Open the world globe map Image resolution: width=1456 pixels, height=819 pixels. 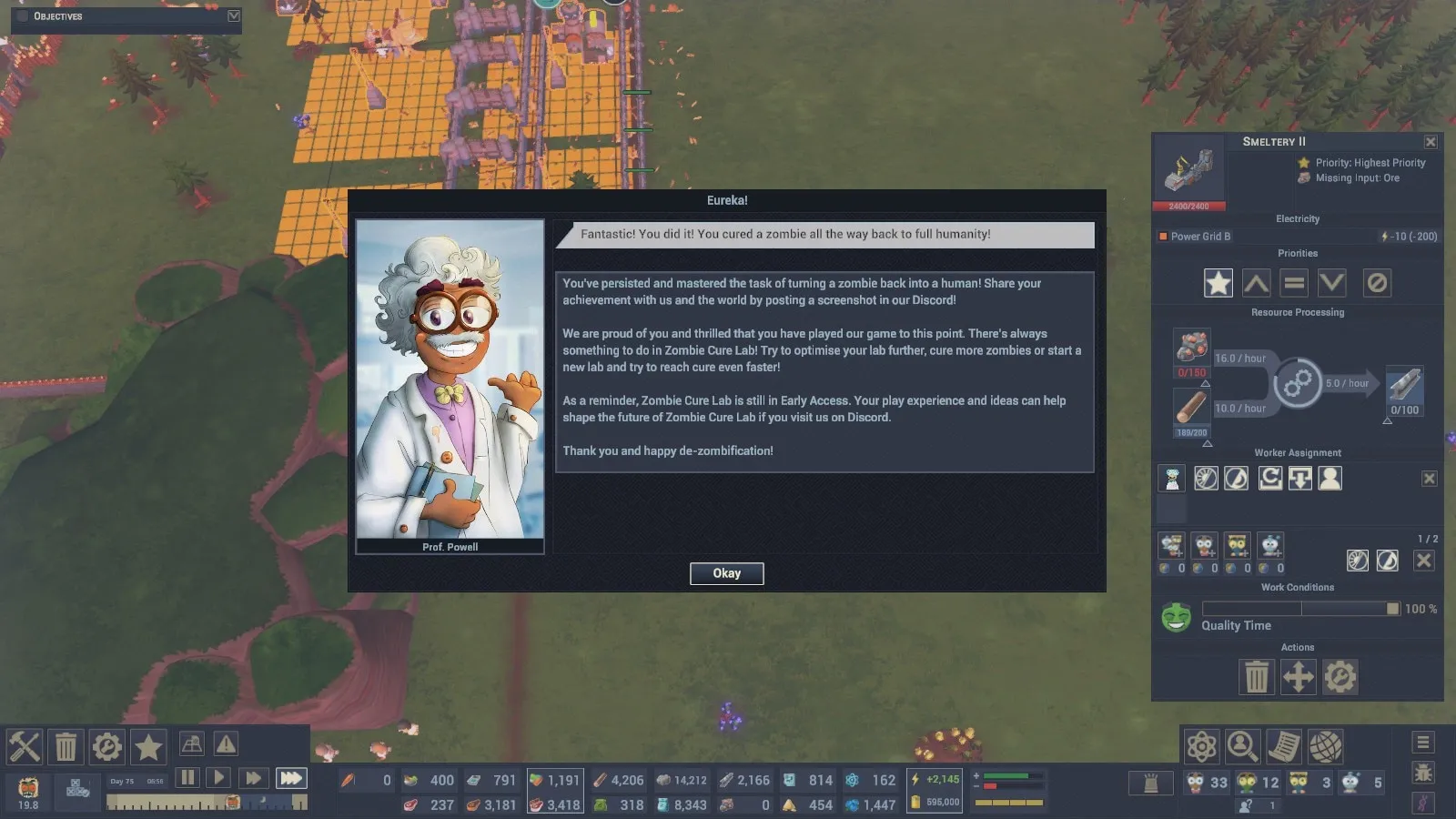point(1326,747)
